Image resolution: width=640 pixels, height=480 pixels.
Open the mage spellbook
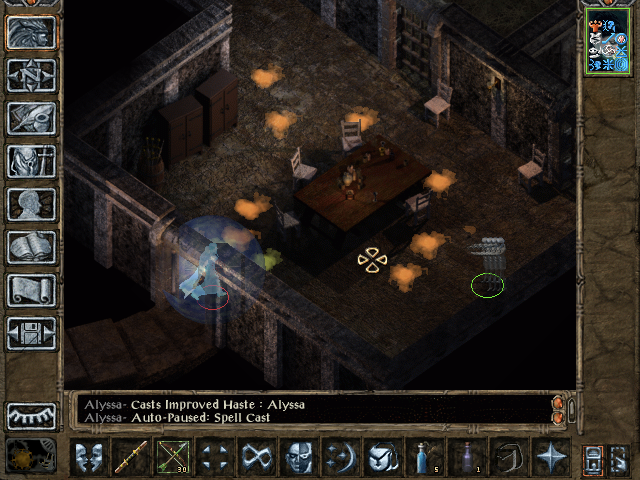[31, 247]
